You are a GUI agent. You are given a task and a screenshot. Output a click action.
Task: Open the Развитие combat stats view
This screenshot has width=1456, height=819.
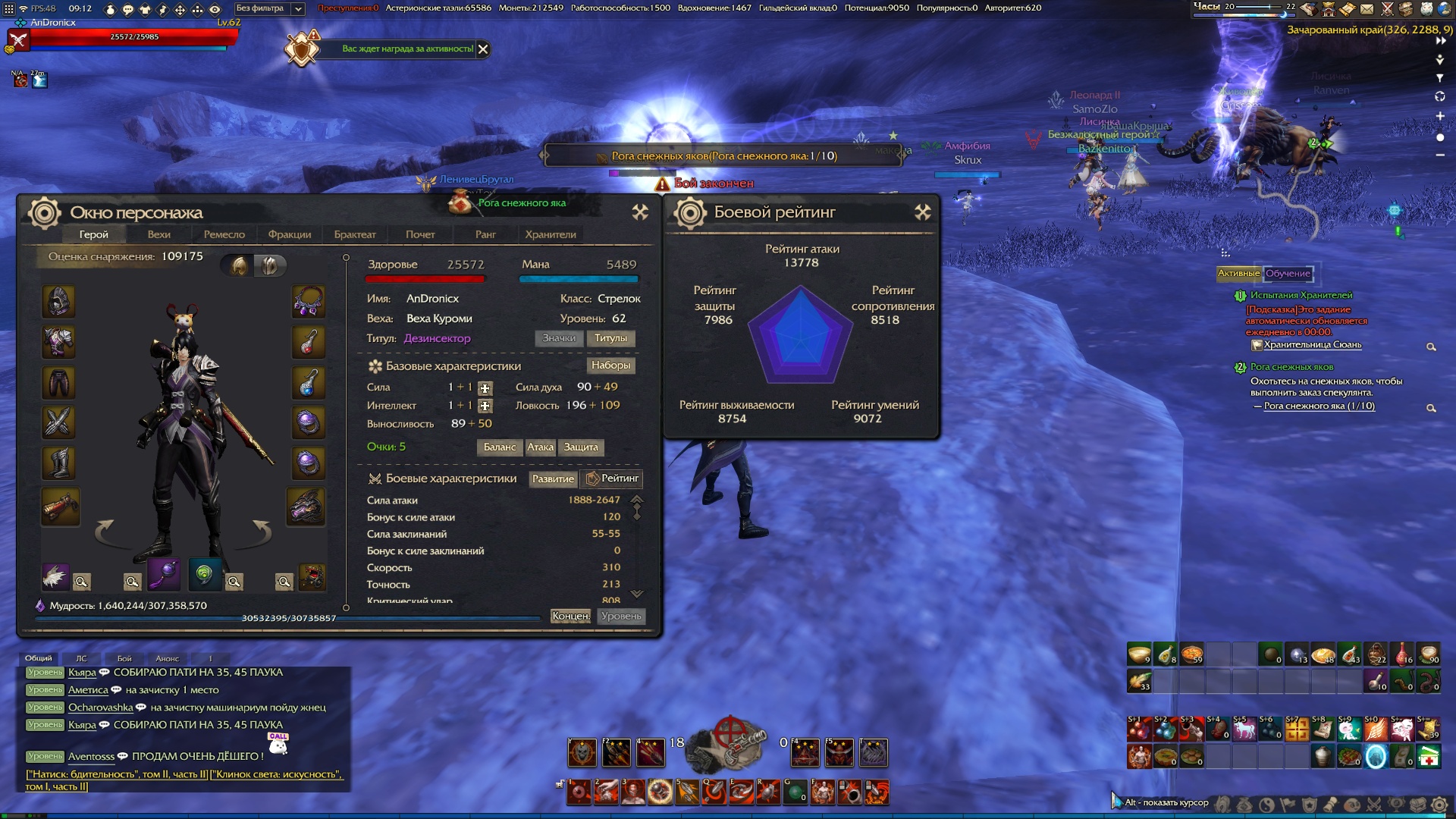tap(553, 479)
